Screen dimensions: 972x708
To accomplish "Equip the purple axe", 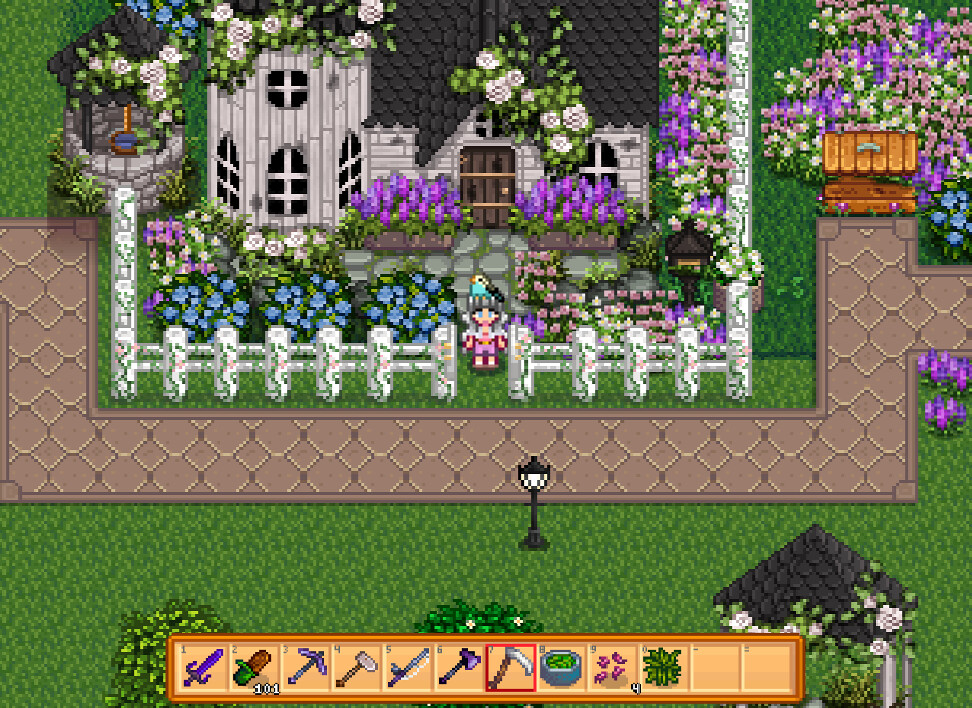I will 459,666.
